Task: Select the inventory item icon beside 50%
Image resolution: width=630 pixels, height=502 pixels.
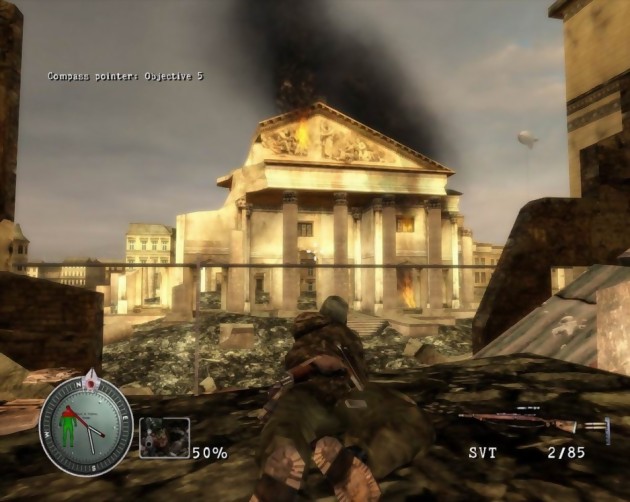Action: (x=164, y=437)
